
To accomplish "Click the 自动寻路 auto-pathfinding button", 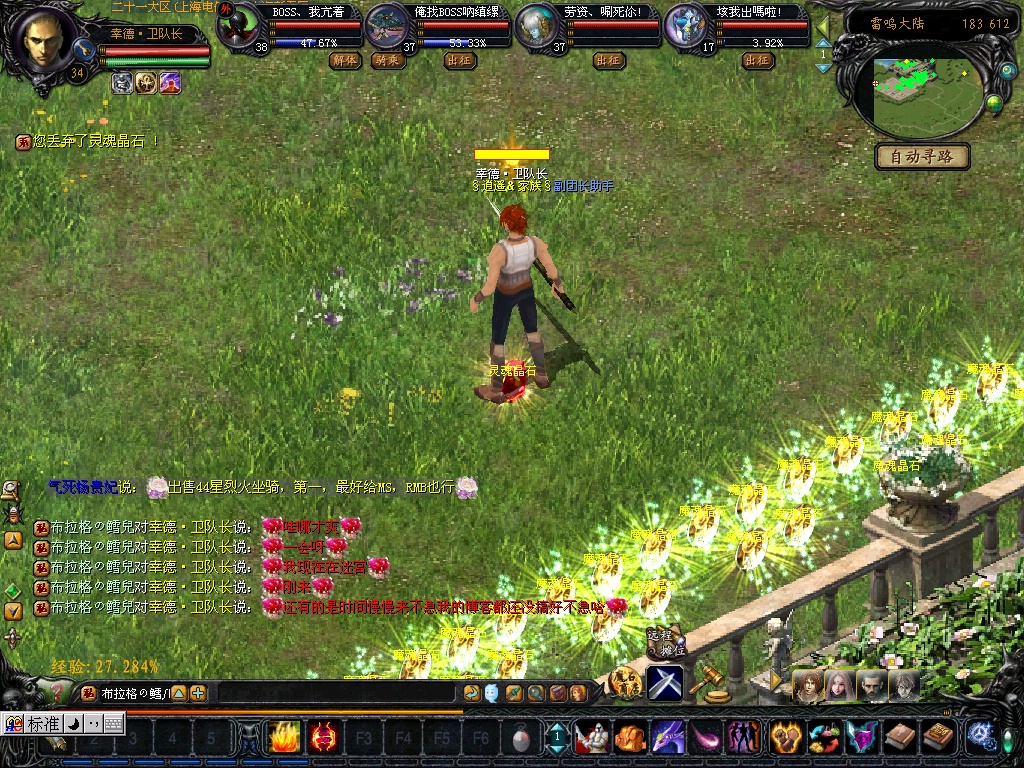I will pyautogui.click(x=922, y=156).
